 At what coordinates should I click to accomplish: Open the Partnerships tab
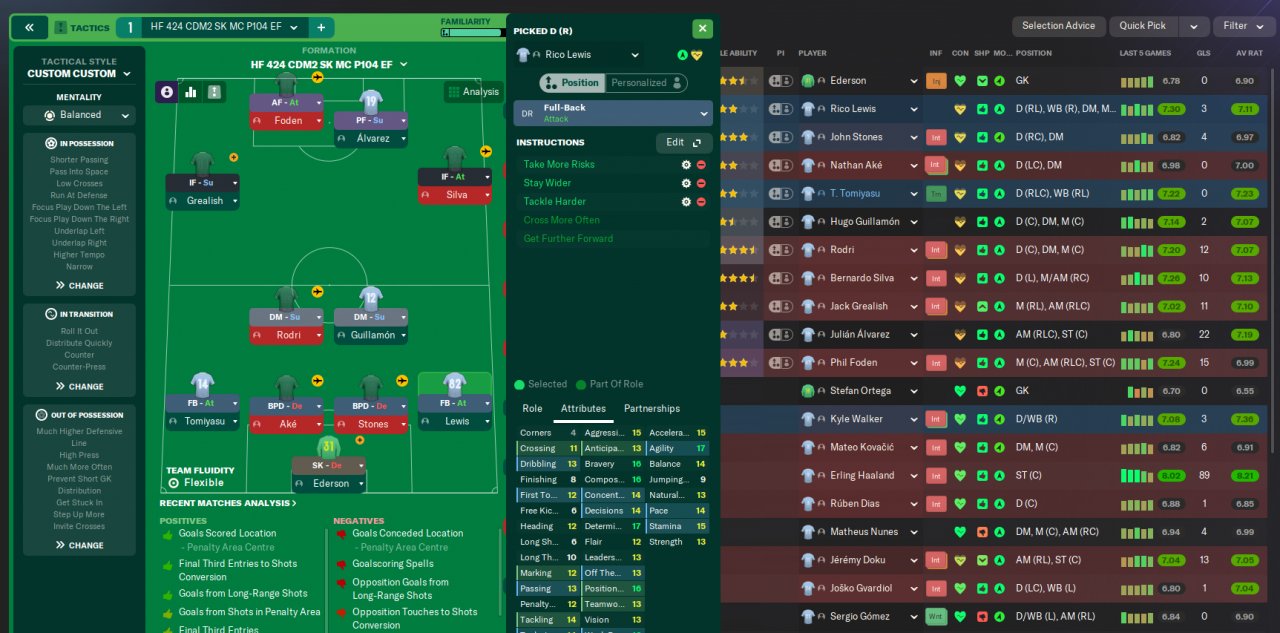click(x=651, y=409)
